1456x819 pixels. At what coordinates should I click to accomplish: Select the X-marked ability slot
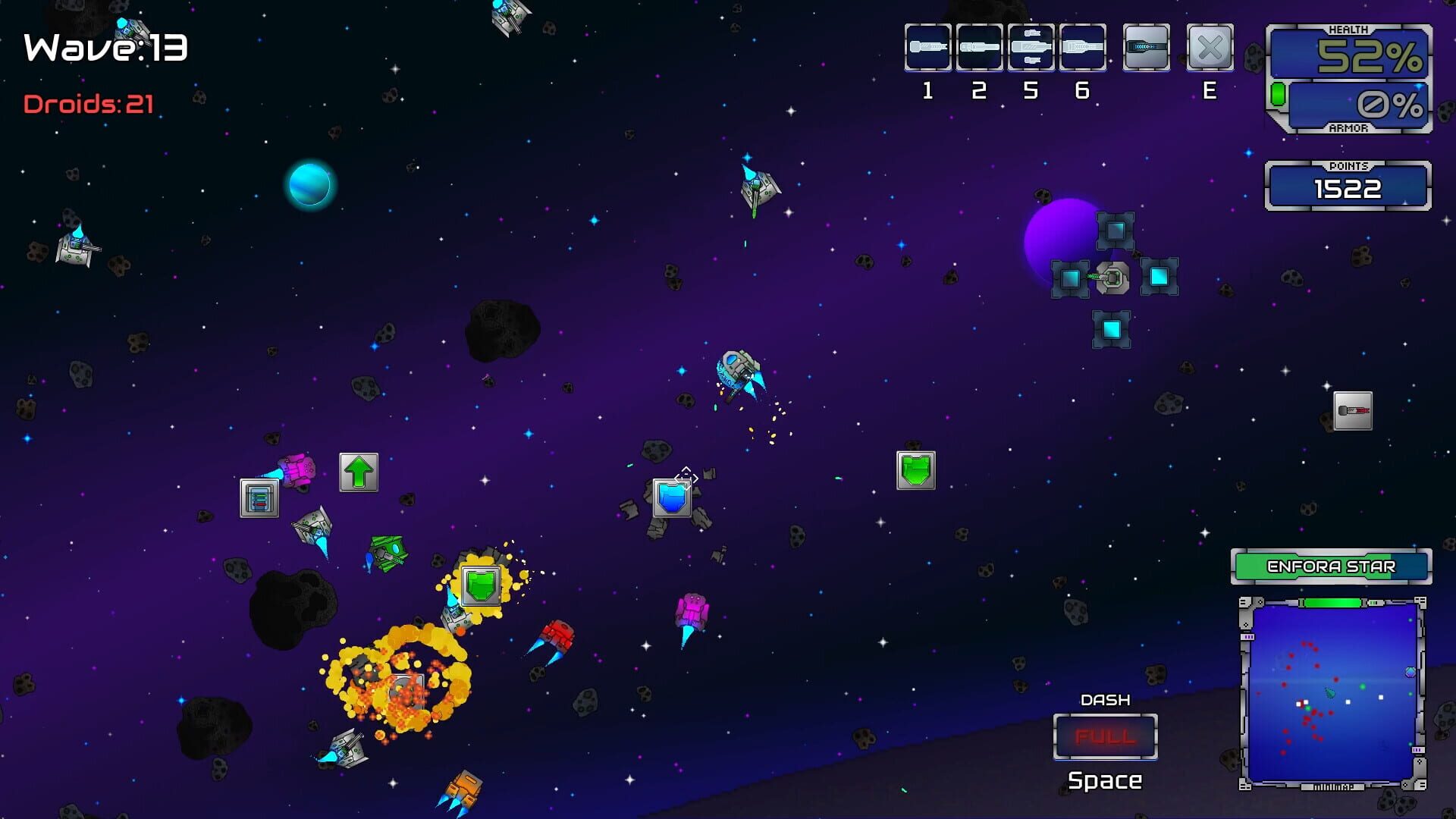click(1210, 47)
